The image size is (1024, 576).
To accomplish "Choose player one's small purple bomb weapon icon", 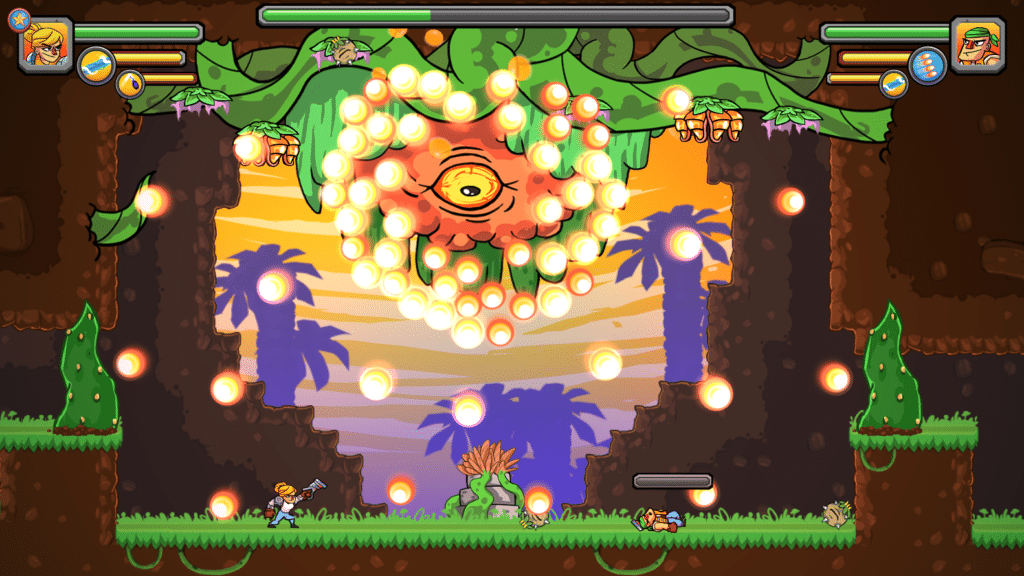I will [x=130, y=84].
